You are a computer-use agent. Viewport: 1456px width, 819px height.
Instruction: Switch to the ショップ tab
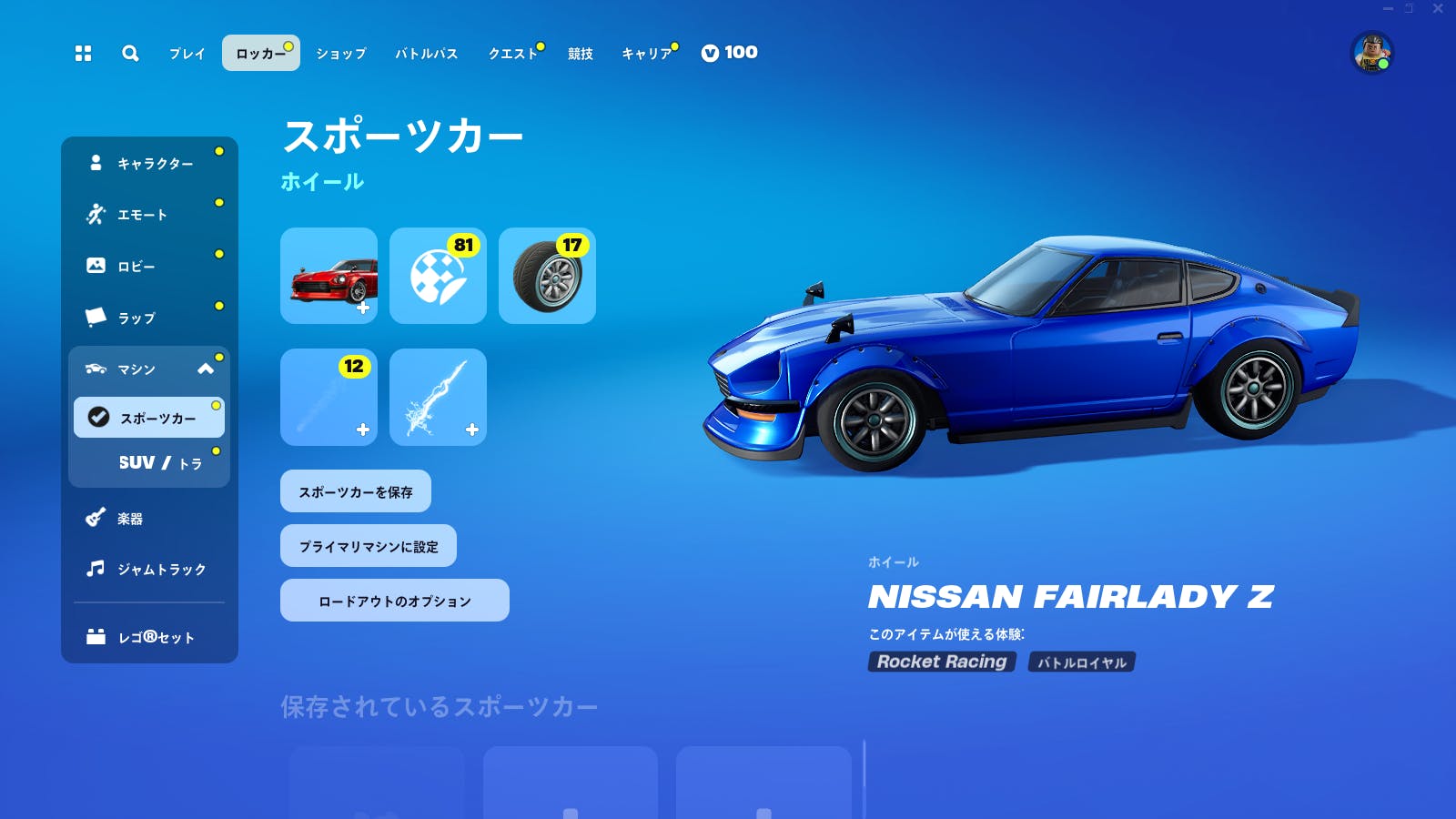coord(340,54)
